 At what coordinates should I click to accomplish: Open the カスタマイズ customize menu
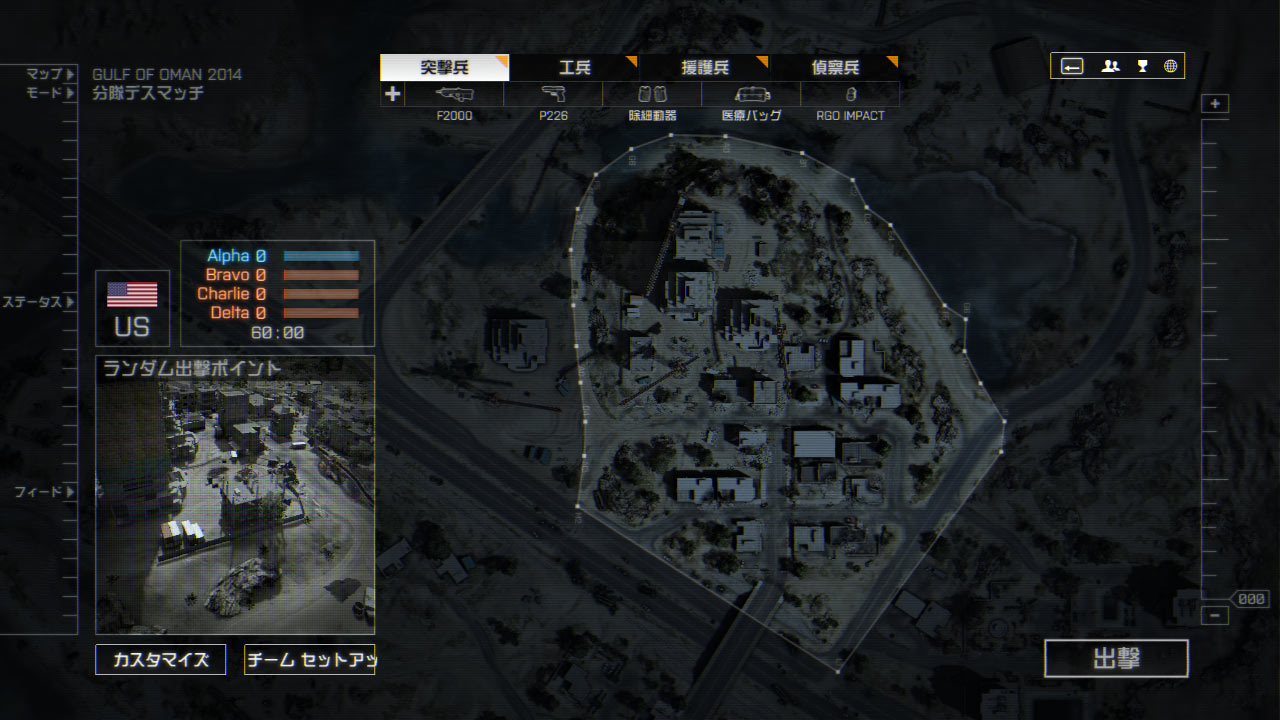tap(161, 660)
